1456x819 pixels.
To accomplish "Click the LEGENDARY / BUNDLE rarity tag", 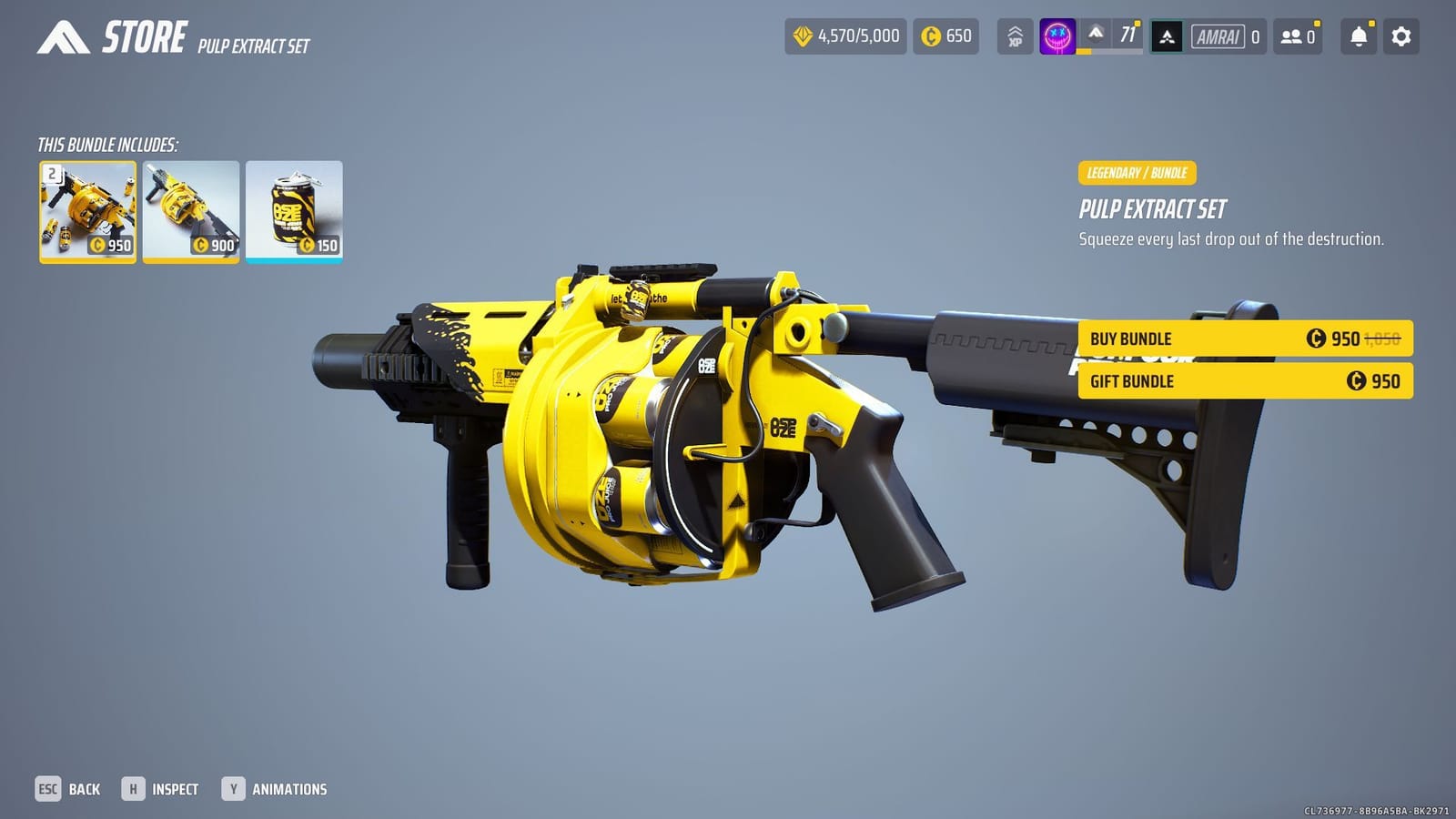I will (x=1137, y=172).
